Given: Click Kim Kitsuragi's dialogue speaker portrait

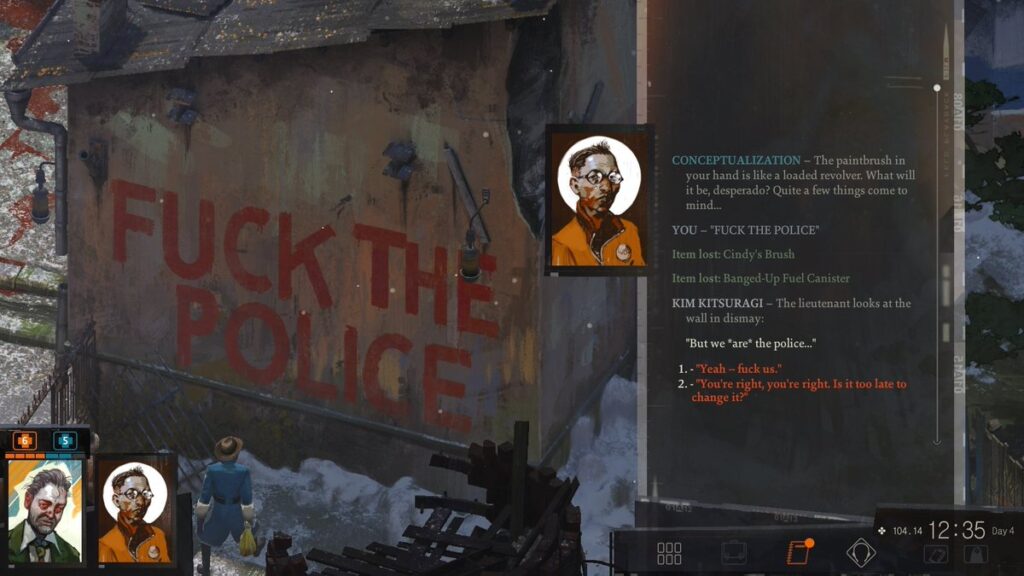Looking at the screenshot, I should (x=598, y=199).
